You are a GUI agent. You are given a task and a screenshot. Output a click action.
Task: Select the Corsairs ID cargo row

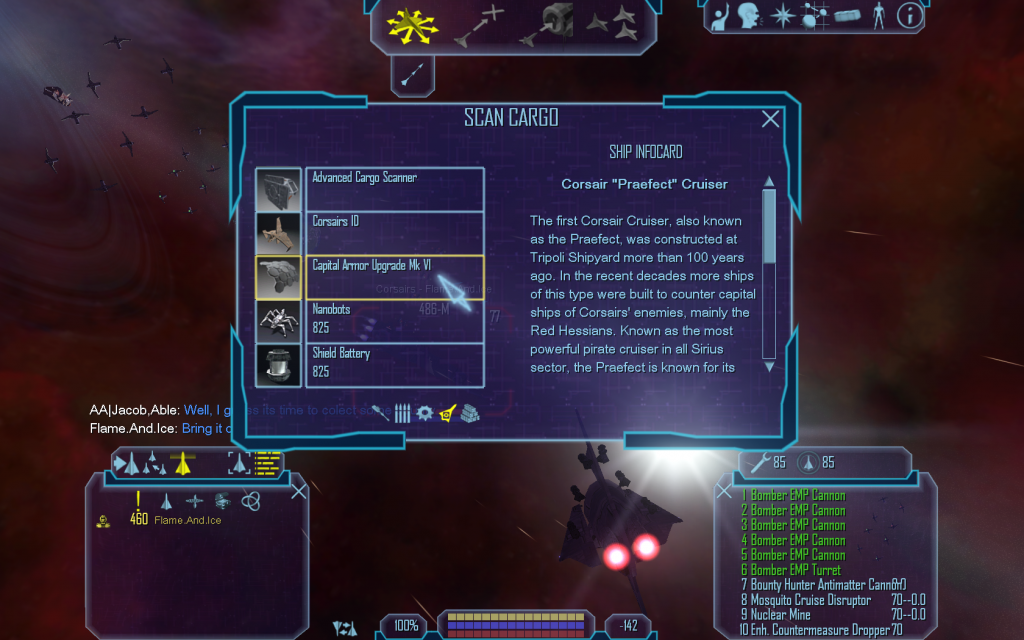(x=394, y=233)
